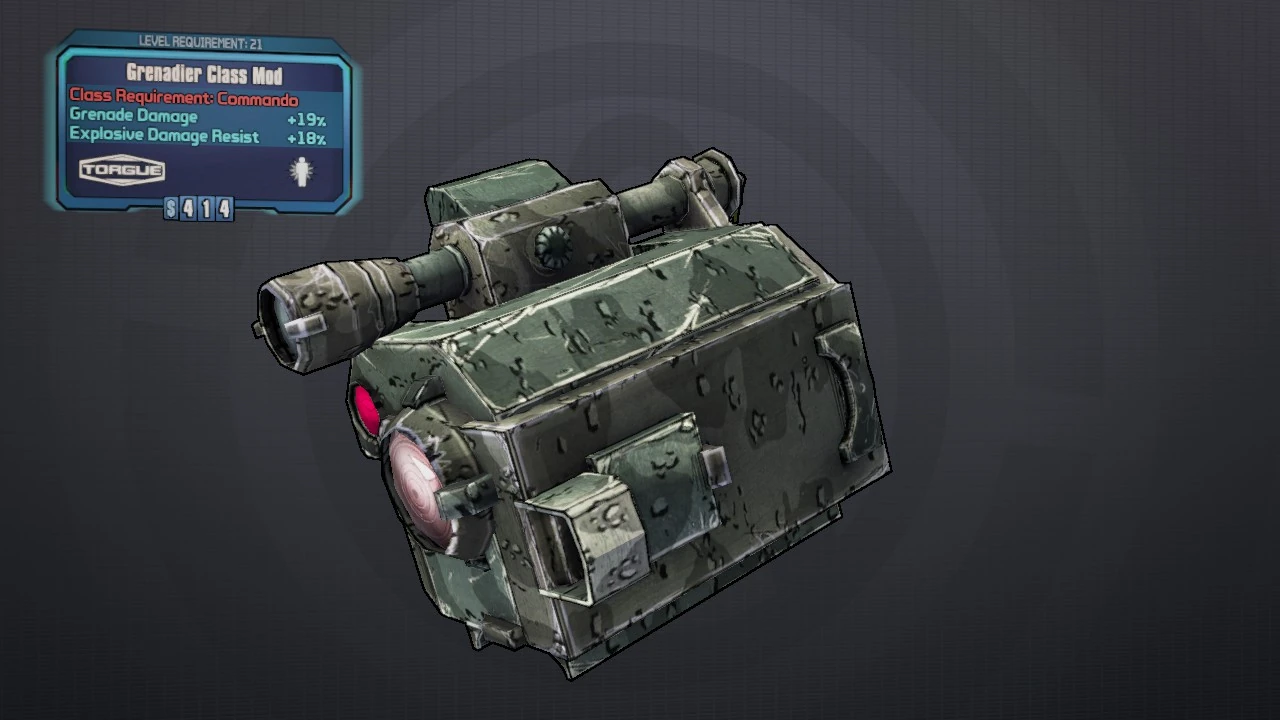
Task: Select the white character body icon
Action: (x=299, y=171)
